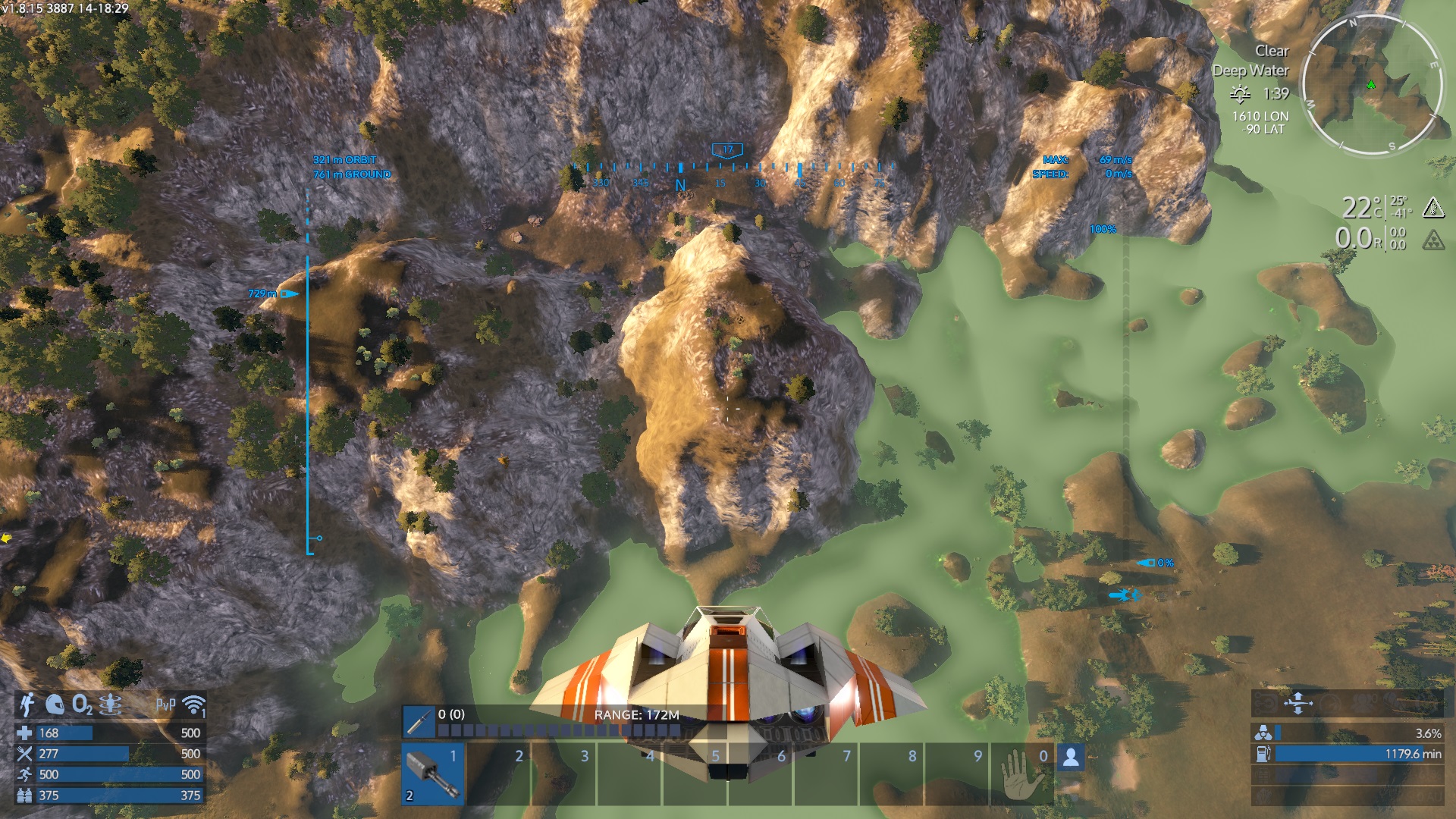Click the fuel pump icon

click(x=1263, y=754)
